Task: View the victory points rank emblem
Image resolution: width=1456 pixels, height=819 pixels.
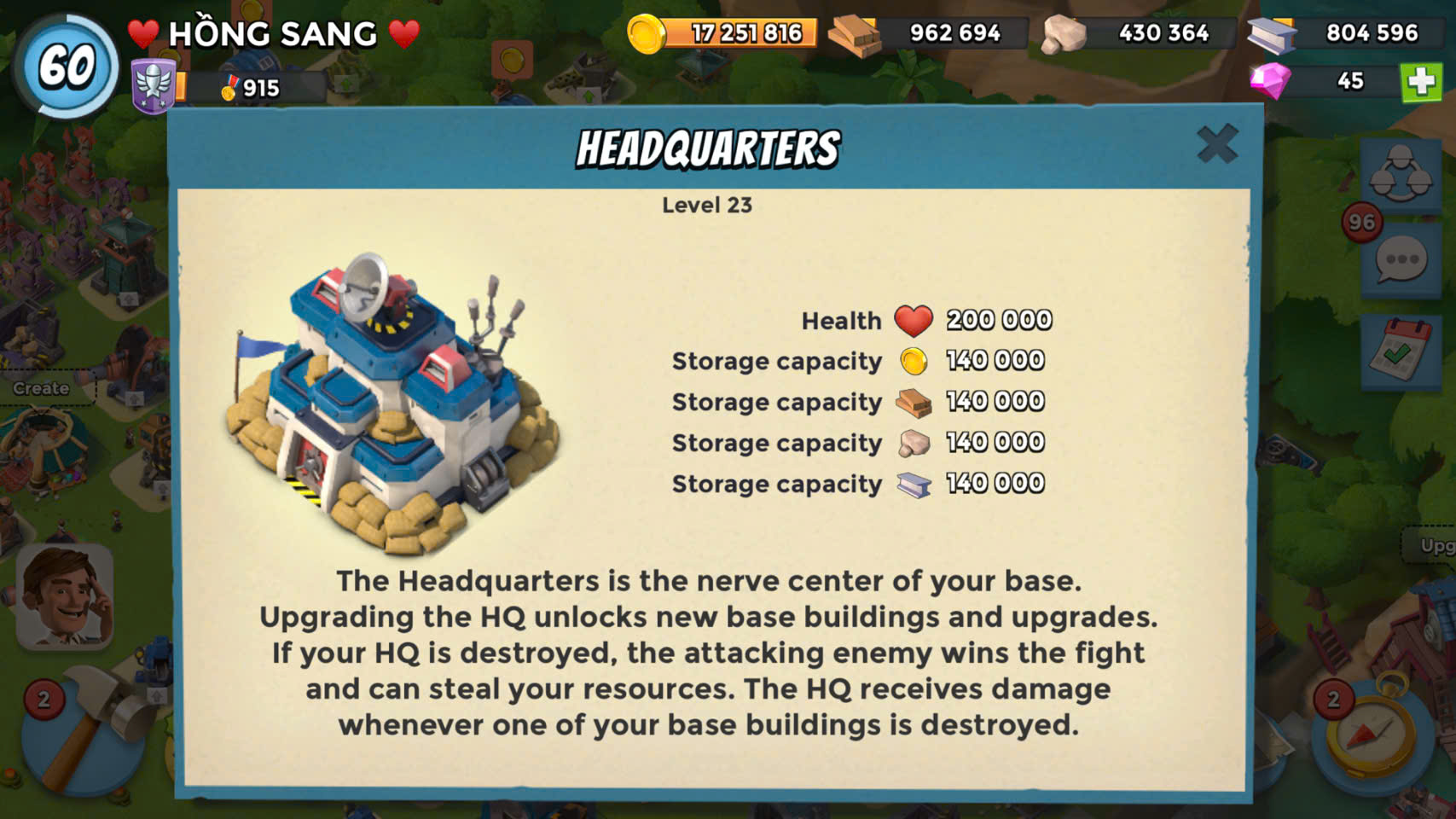Action: pyautogui.click(x=154, y=87)
